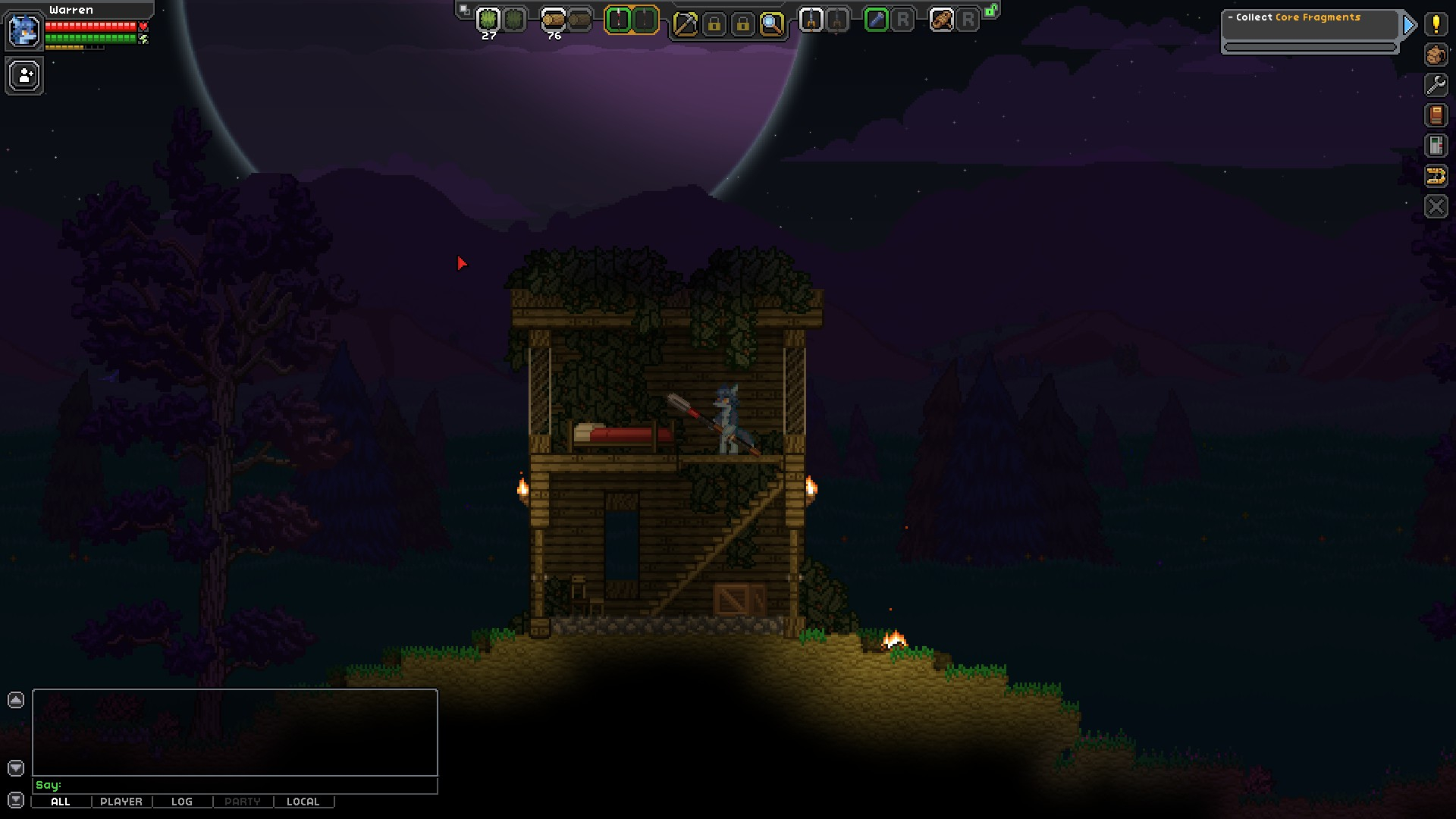Screen dimensions: 1456x819
Task: Activate the magnifying glass inspect tool
Action: (771, 24)
